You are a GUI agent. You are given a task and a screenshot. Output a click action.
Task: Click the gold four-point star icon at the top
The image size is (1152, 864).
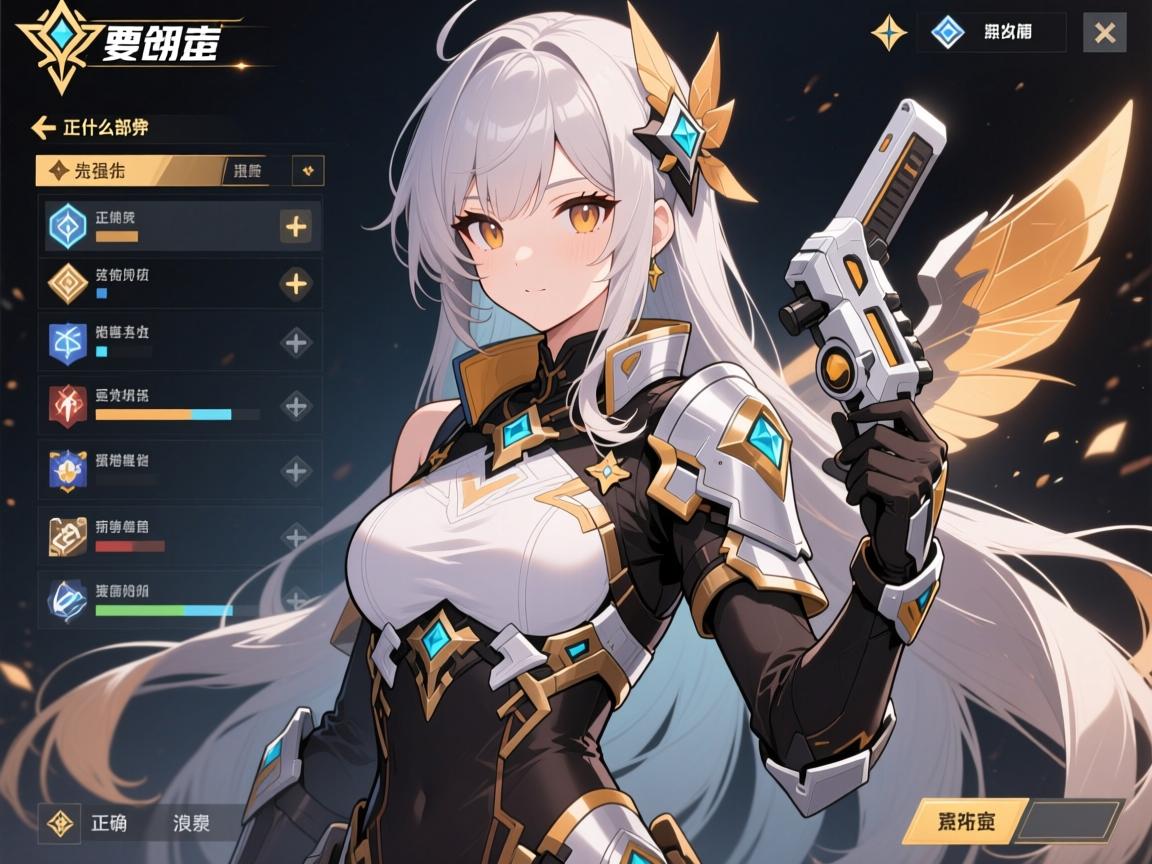click(x=888, y=33)
